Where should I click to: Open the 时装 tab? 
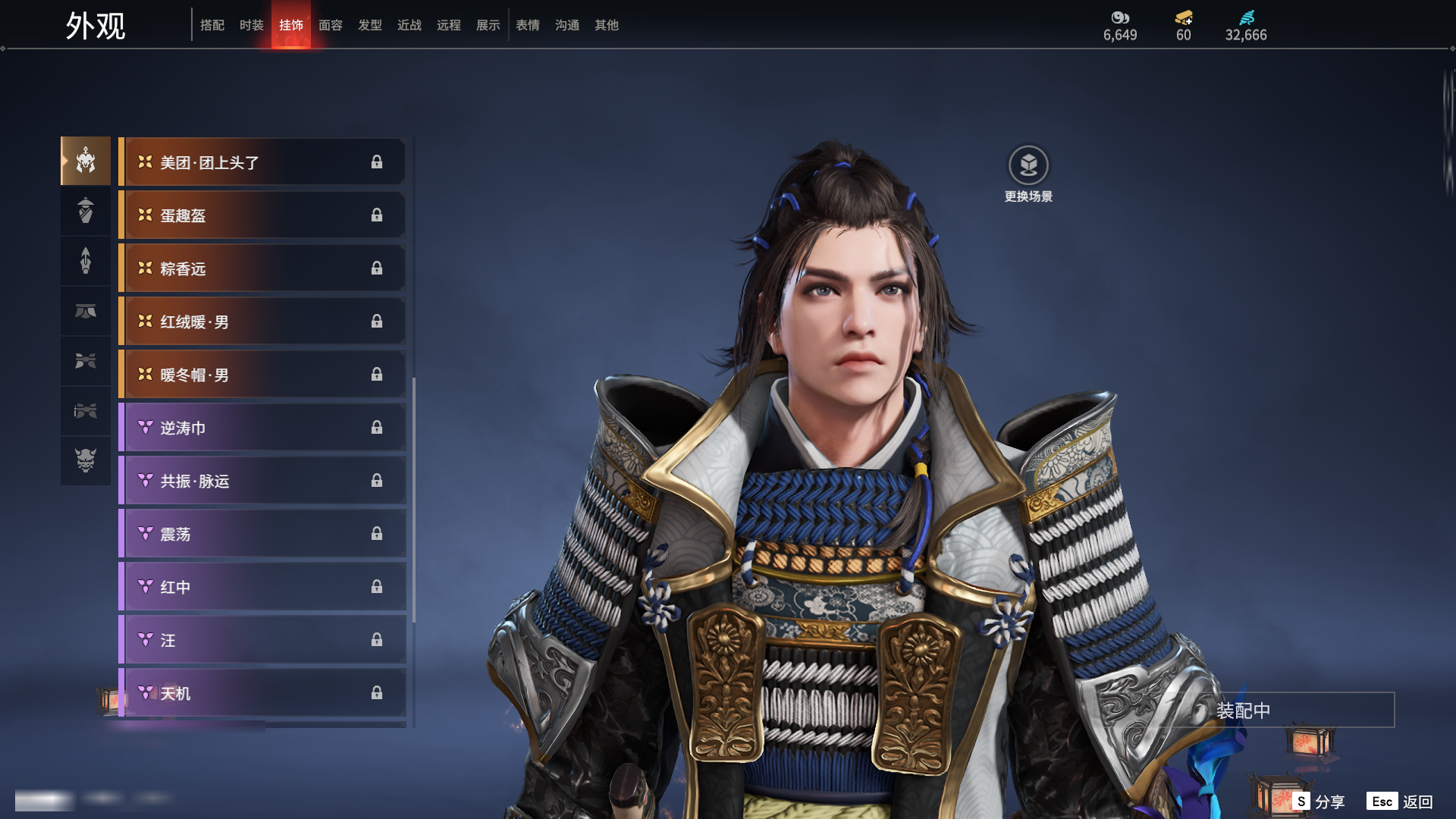[x=252, y=25]
